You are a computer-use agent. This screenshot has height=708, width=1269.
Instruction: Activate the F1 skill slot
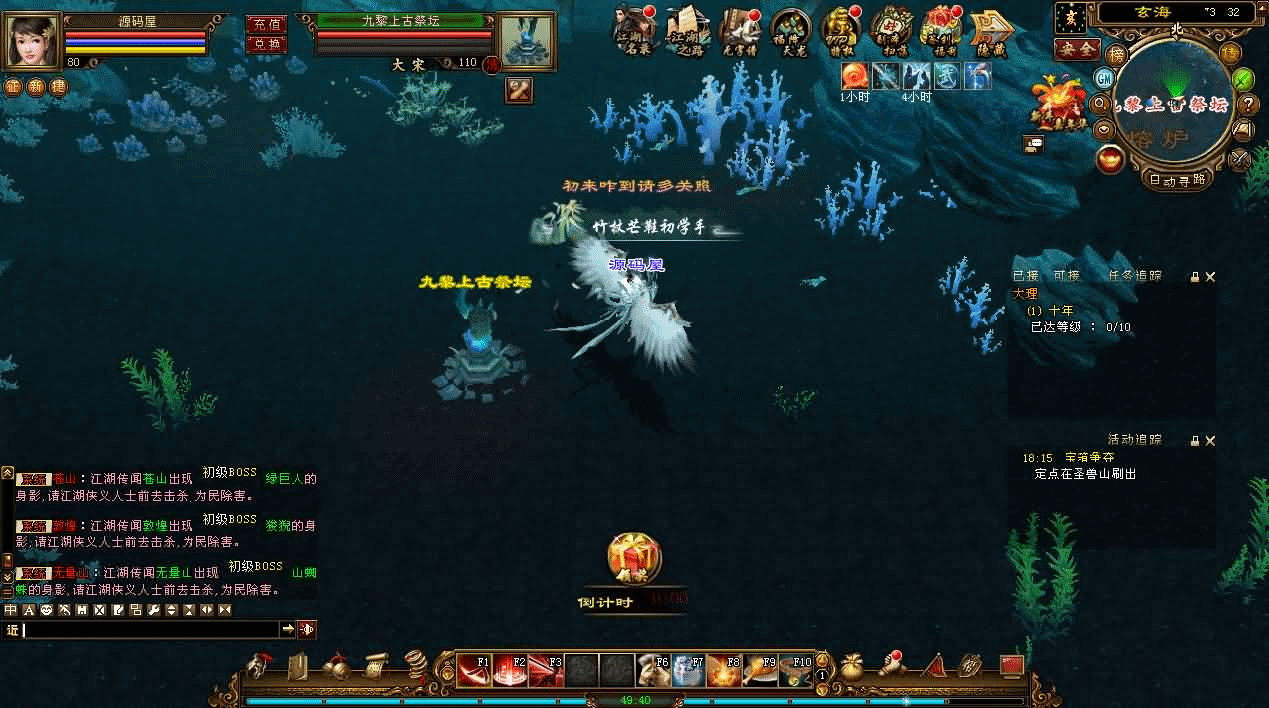point(474,669)
